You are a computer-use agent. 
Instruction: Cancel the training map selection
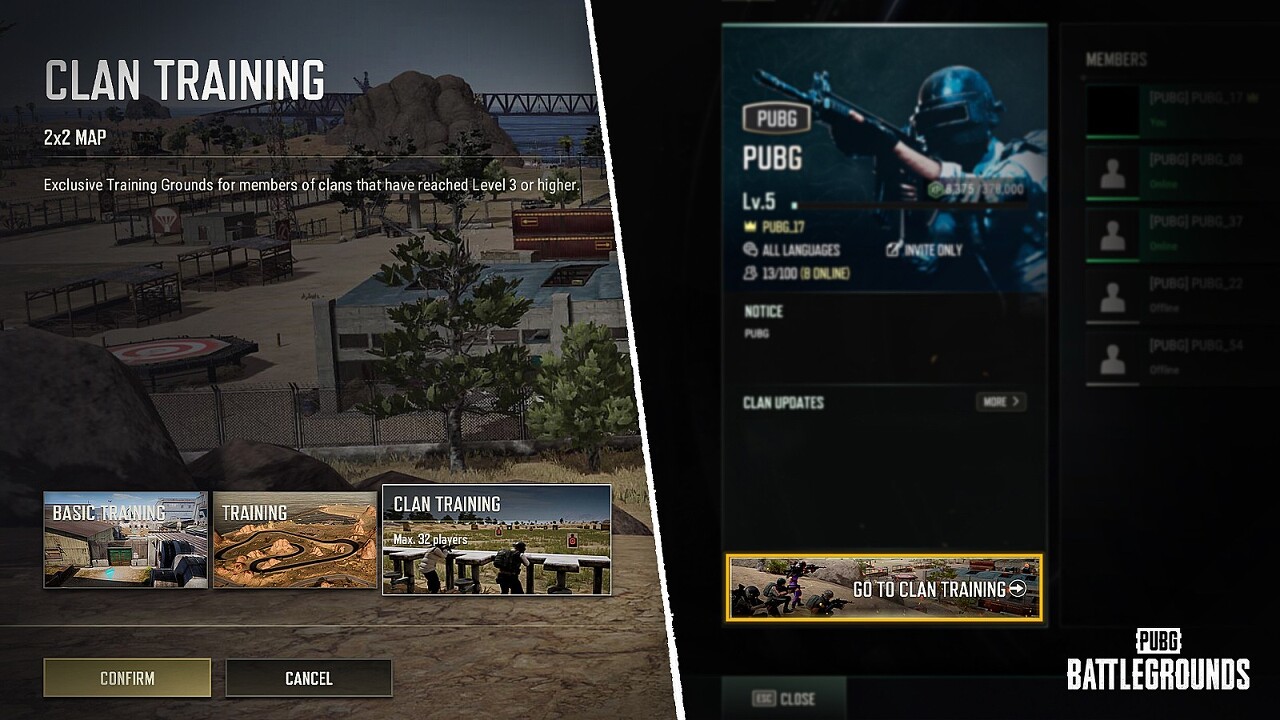308,677
